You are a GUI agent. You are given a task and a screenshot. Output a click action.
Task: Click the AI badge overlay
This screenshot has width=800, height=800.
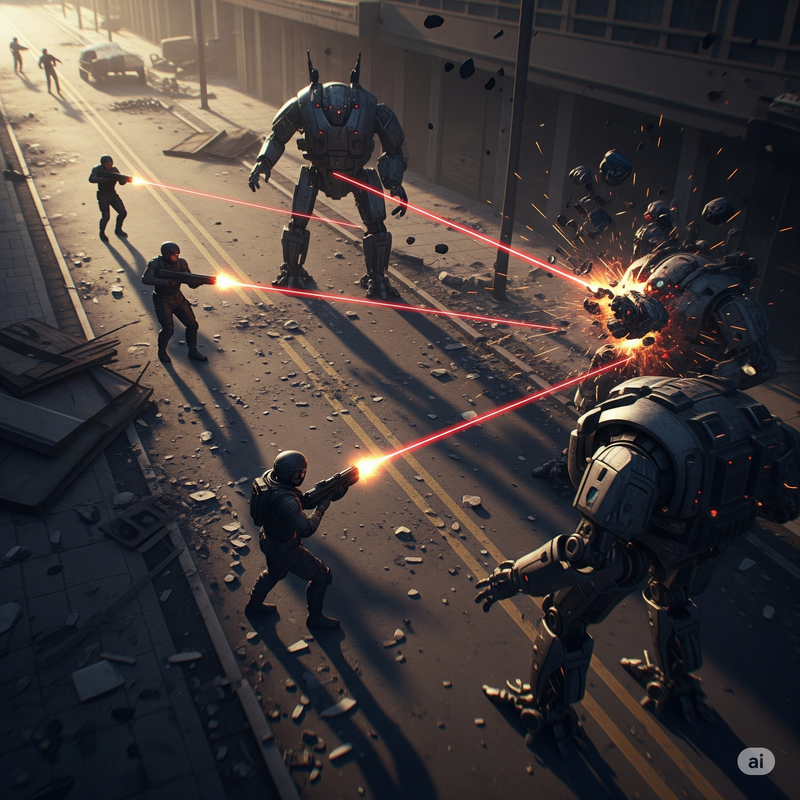tap(756, 761)
